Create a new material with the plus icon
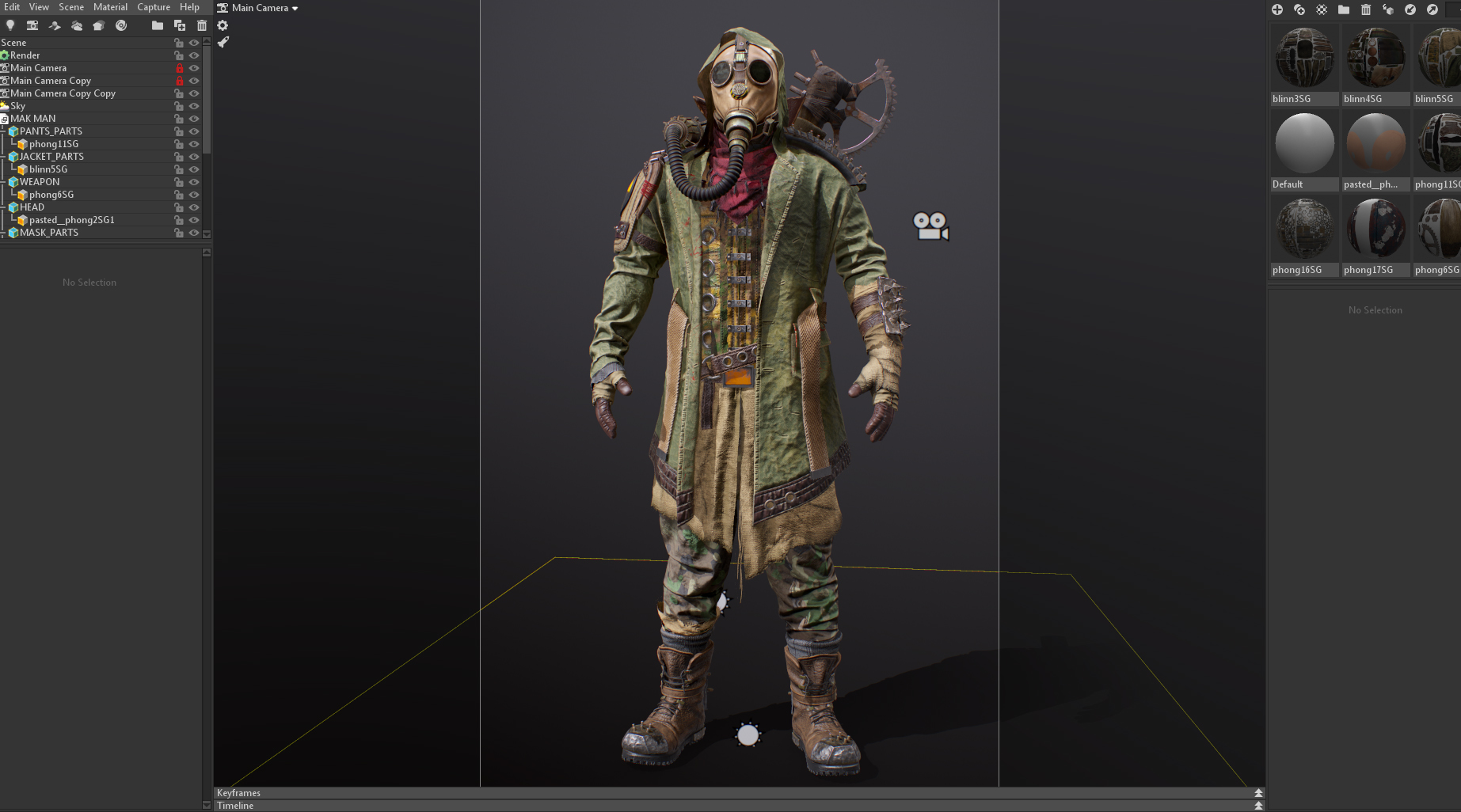This screenshot has height=812, width=1461. 1277,9
